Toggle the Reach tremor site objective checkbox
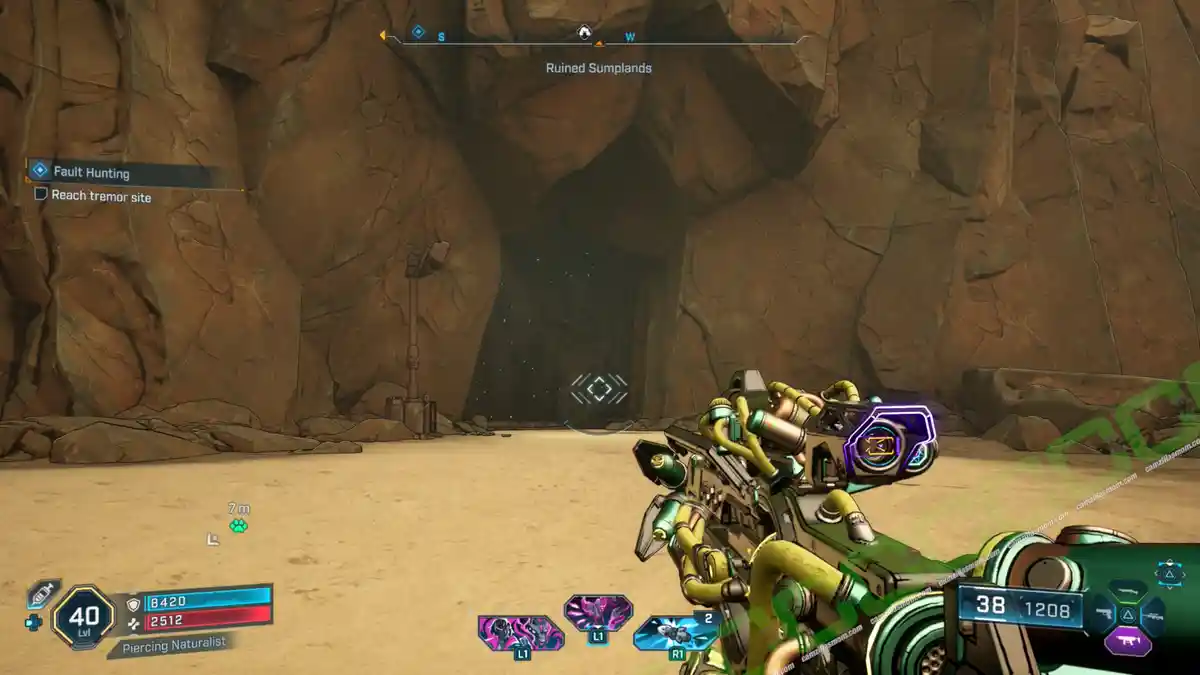Viewport: 1200px width, 675px height. [41, 194]
